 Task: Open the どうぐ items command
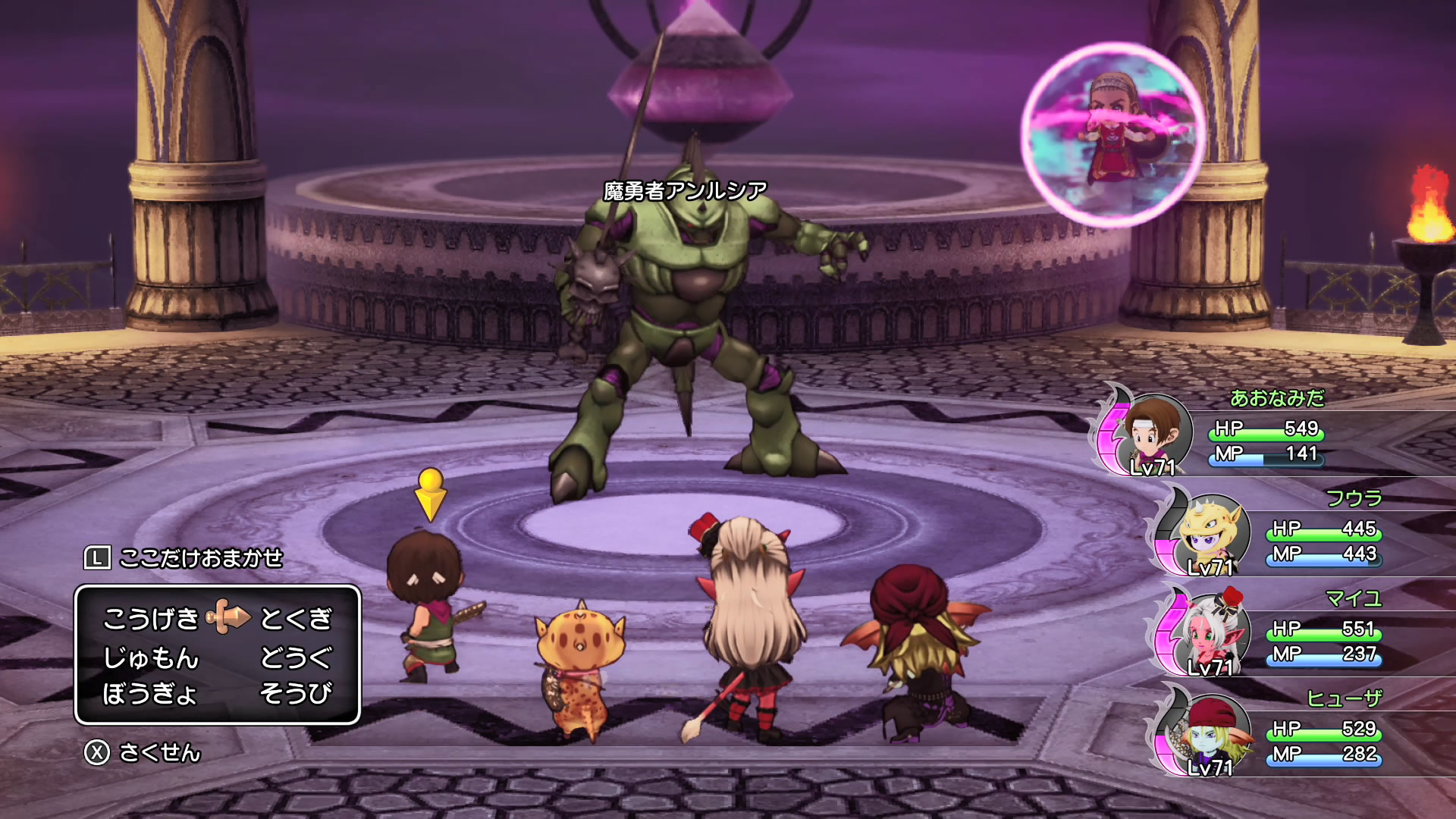[x=296, y=657]
